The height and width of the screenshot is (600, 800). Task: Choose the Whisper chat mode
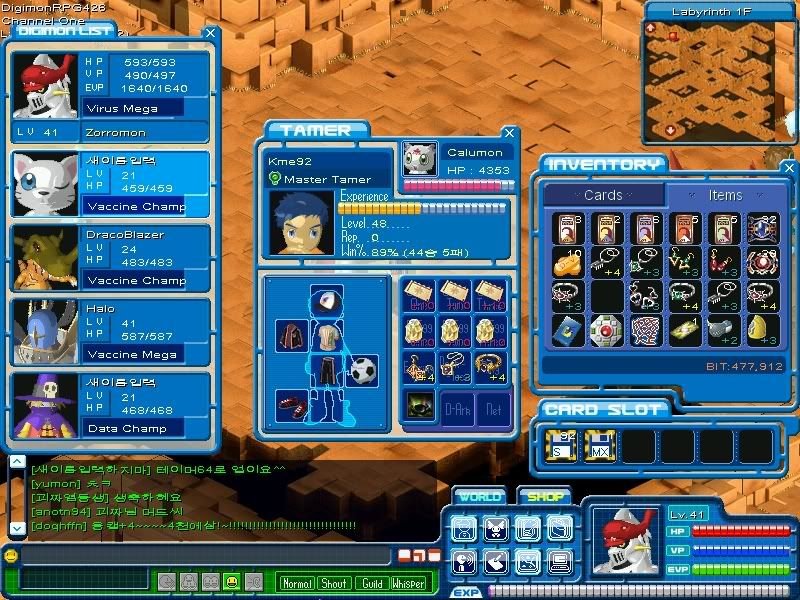[x=407, y=583]
